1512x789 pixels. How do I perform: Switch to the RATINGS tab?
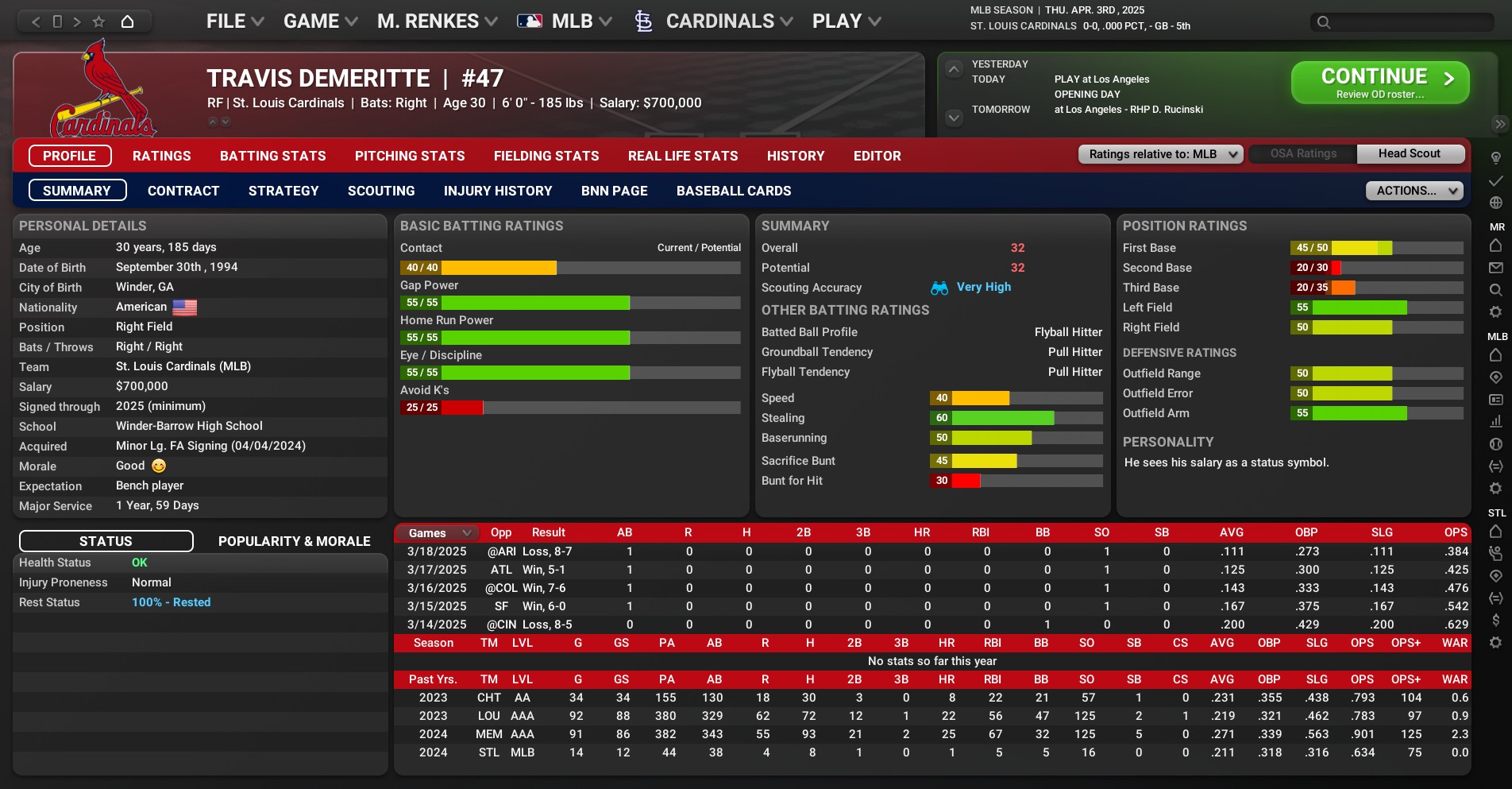[161, 156]
